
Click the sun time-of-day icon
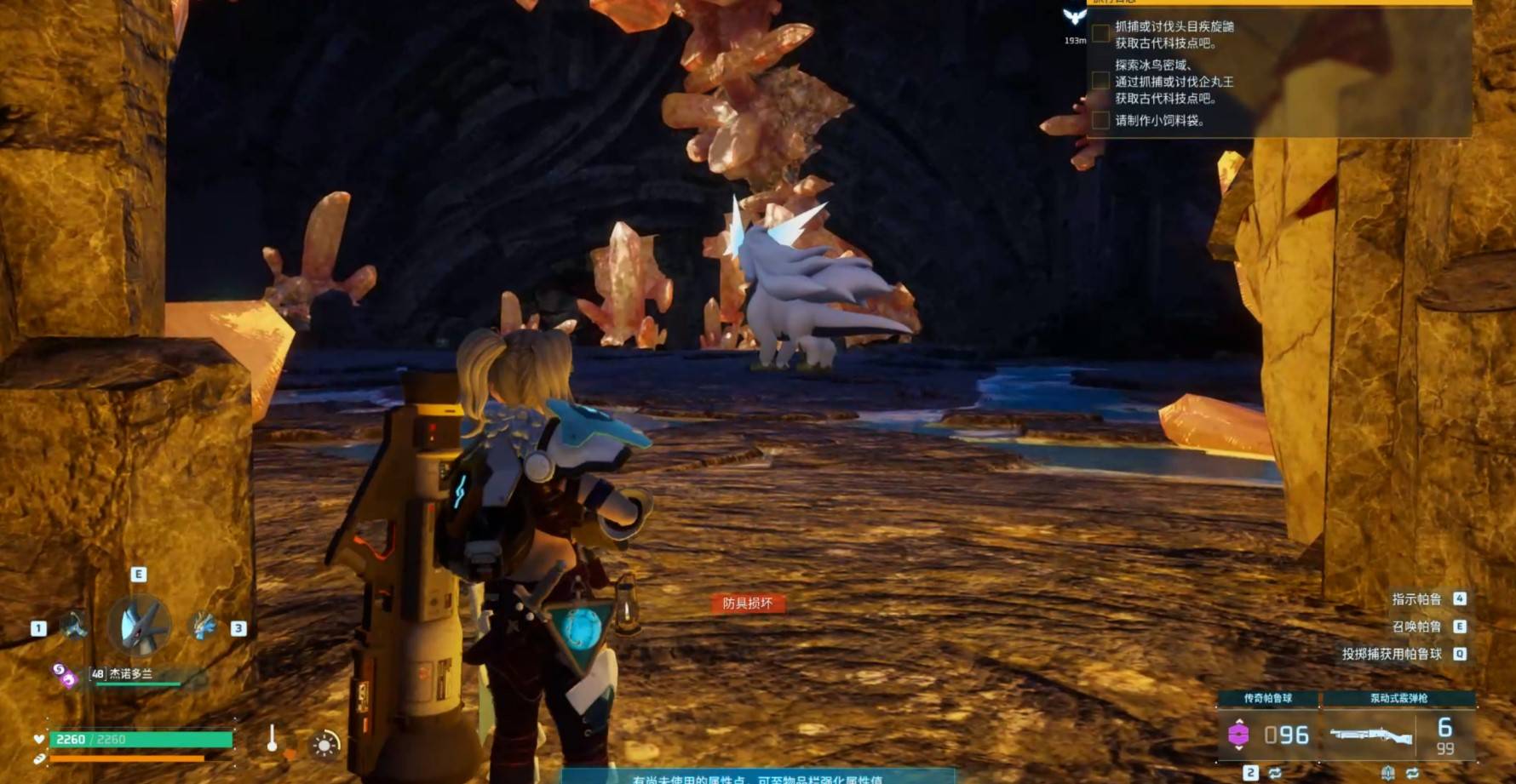point(324,746)
